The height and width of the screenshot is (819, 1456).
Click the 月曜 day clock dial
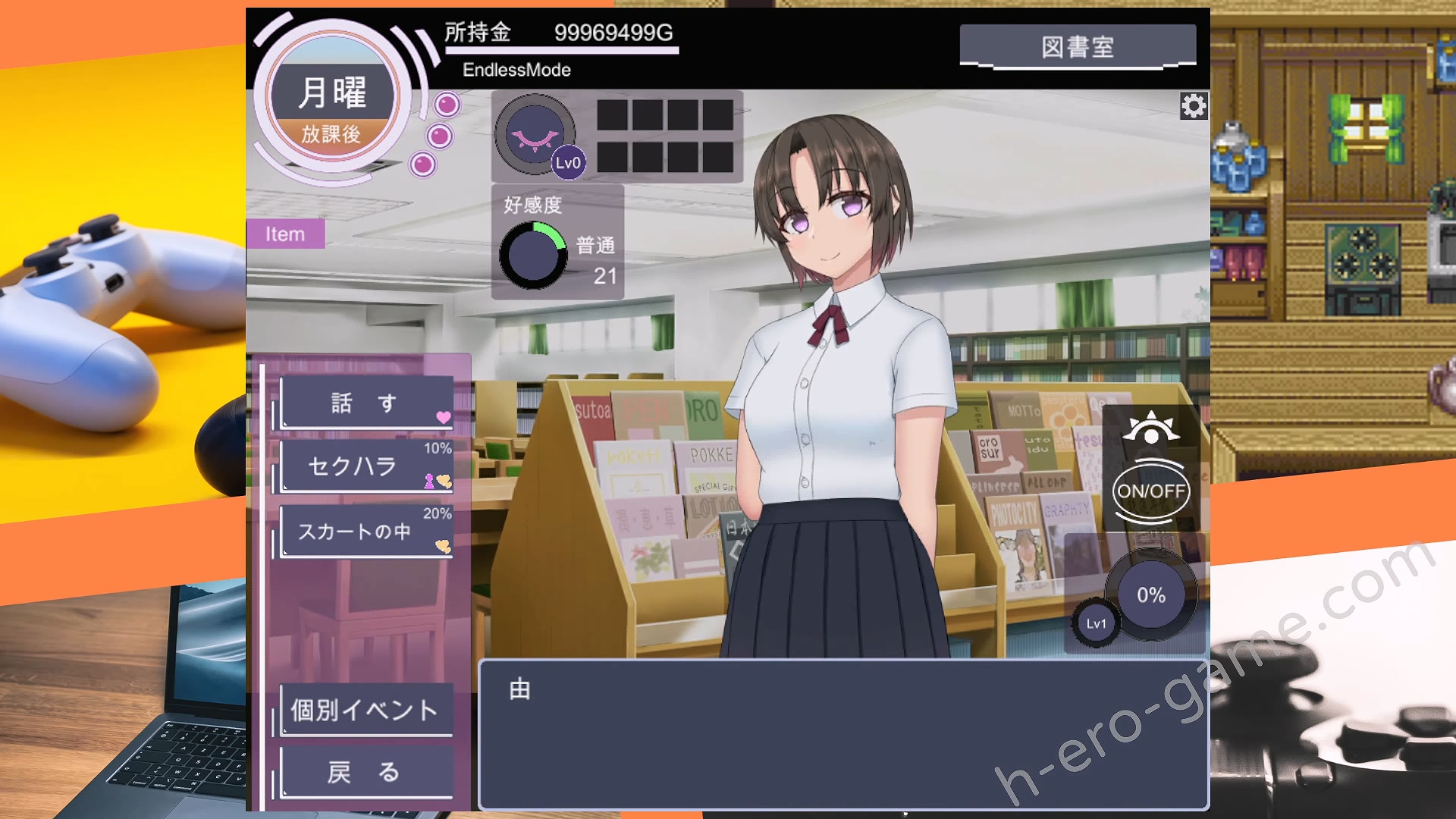[332, 99]
